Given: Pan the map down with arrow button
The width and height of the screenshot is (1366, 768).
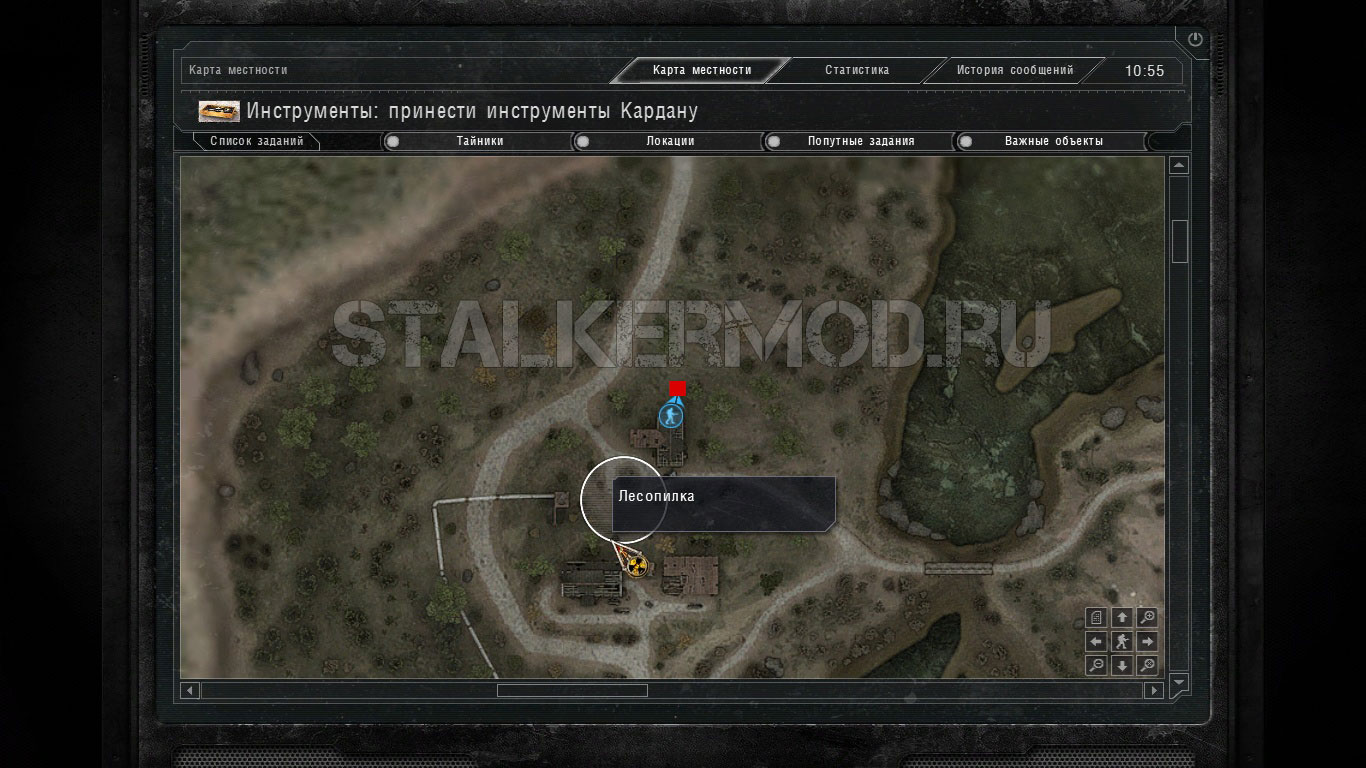Looking at the screenshot, I should (x=1122, y=665).
